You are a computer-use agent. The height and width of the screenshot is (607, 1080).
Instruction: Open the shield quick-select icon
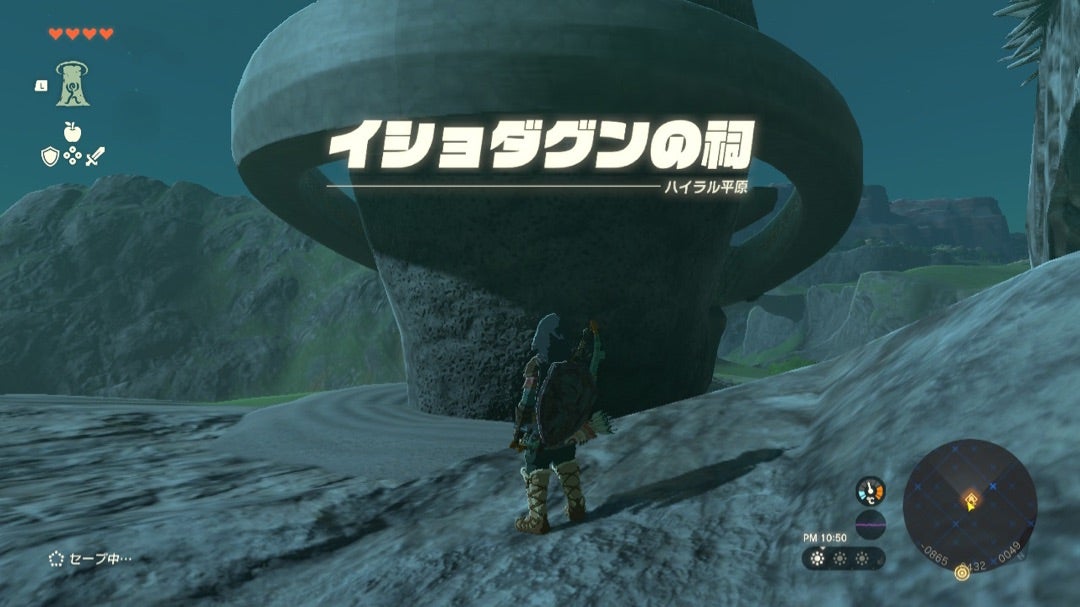(49, 155)
